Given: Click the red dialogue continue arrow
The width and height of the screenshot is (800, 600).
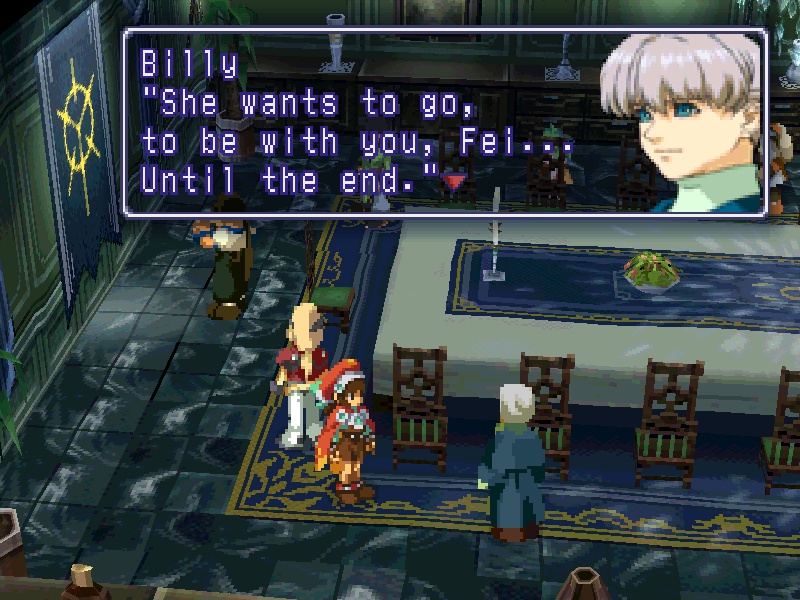Looking at the screenshot, I should click(x=455, y=181).
